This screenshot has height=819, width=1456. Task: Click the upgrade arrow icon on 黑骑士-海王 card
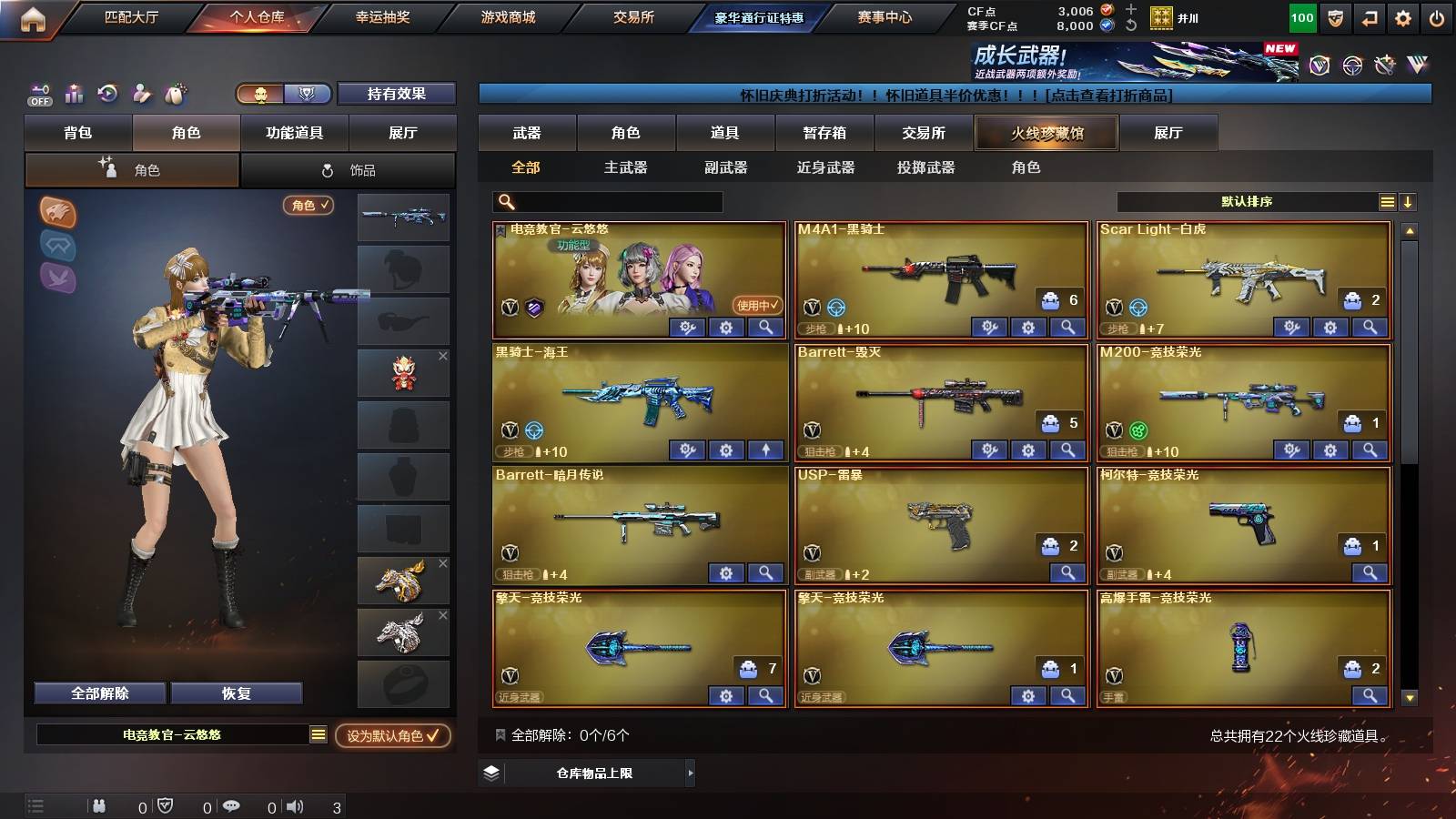click(x=765, y=450)
